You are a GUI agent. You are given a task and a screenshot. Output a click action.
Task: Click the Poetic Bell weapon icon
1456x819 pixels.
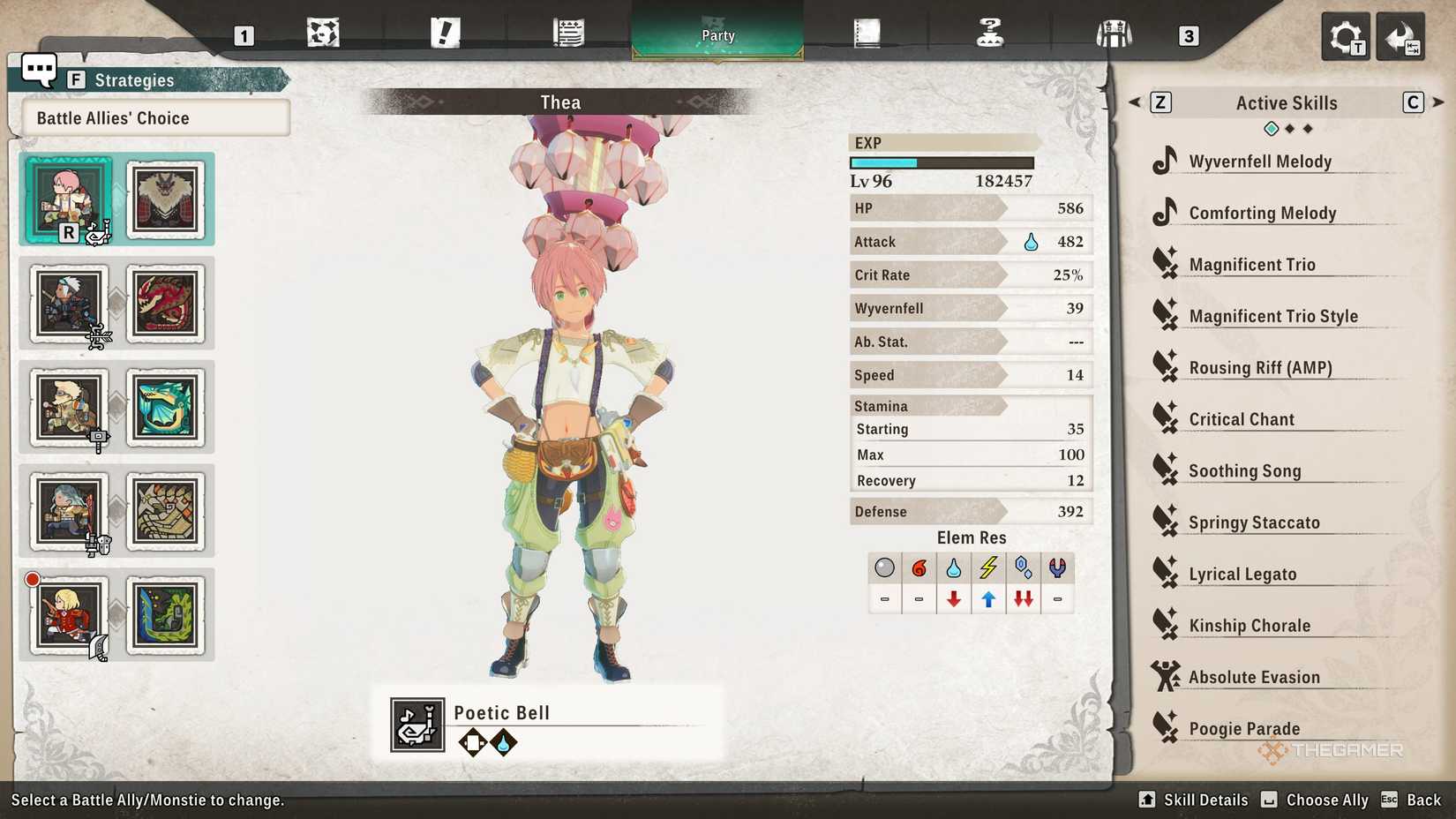417,724
